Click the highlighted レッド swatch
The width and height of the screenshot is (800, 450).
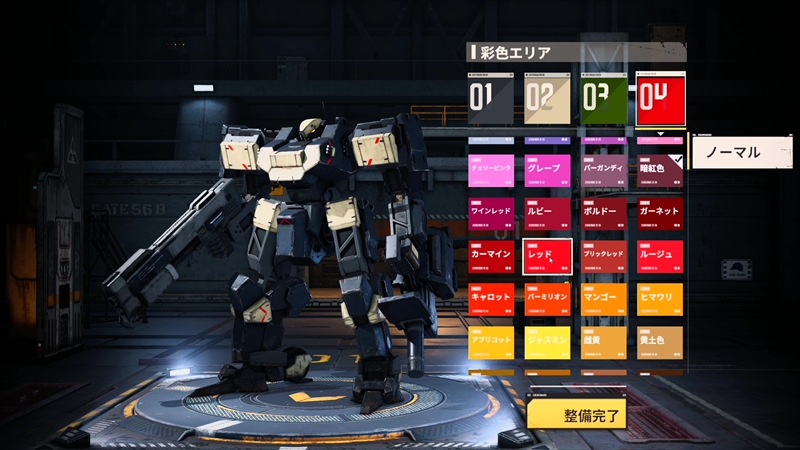[547, 255]
